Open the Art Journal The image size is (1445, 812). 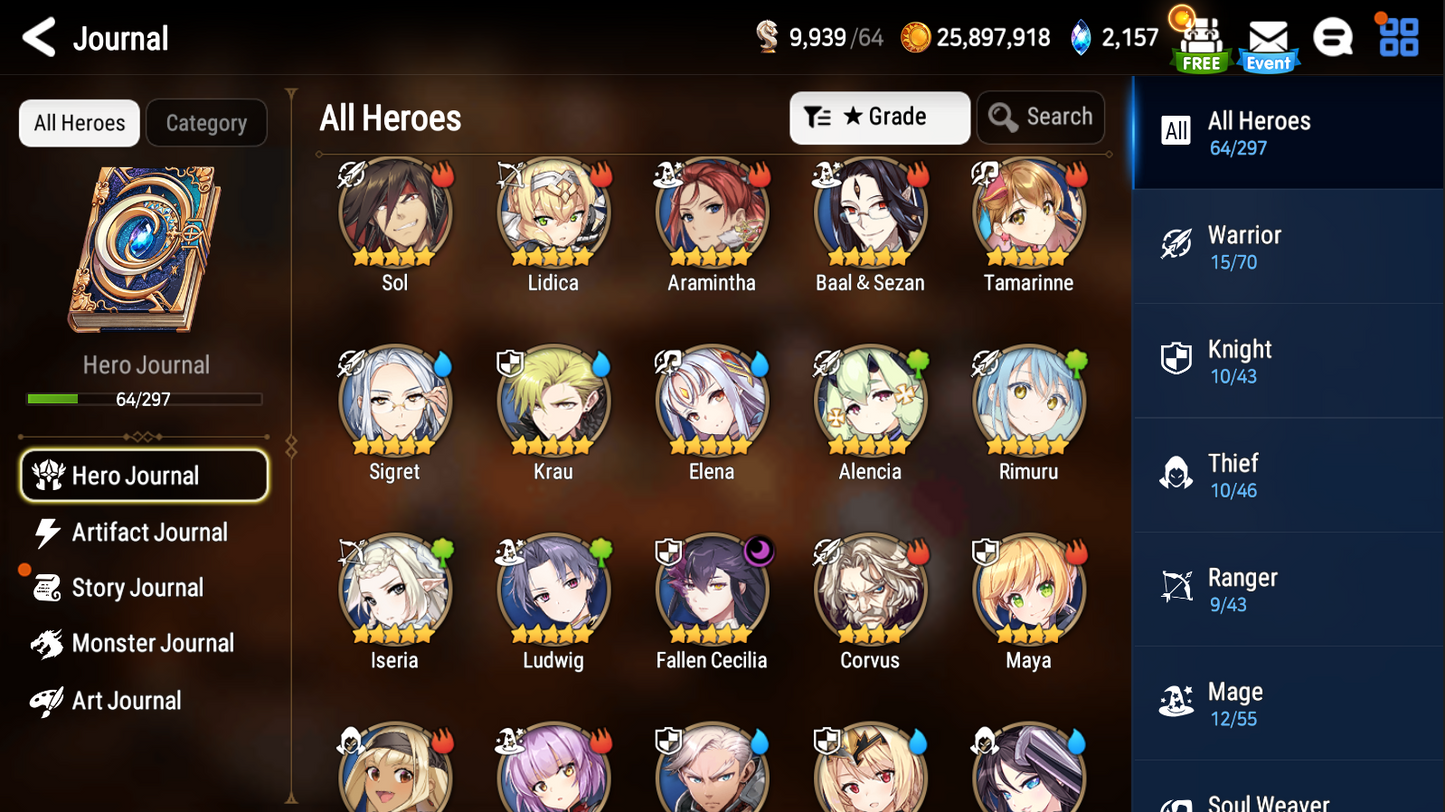click(x=126, y=700)
